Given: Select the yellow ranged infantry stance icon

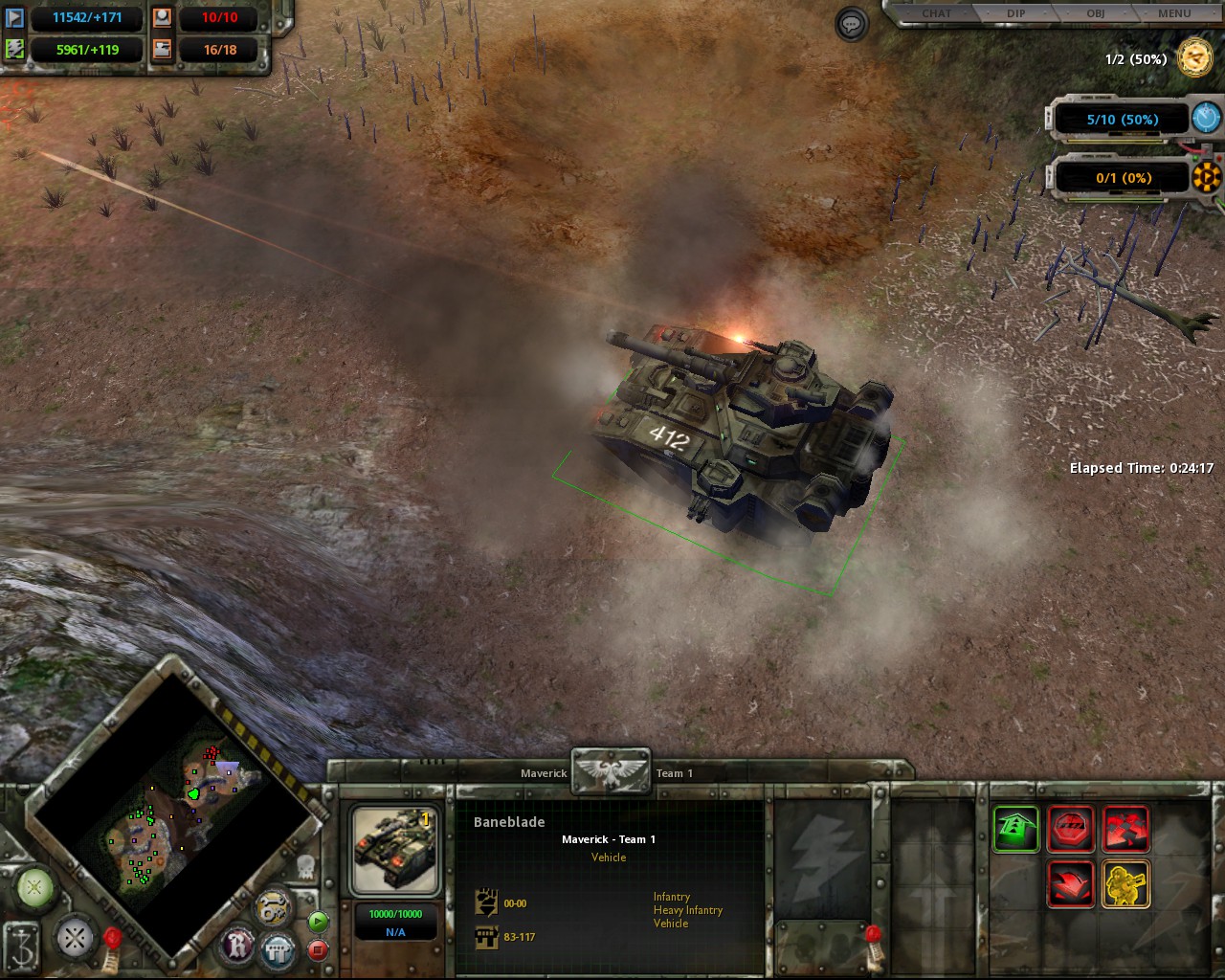Looking at the screenshot, I should click(x=1126, y=883).
